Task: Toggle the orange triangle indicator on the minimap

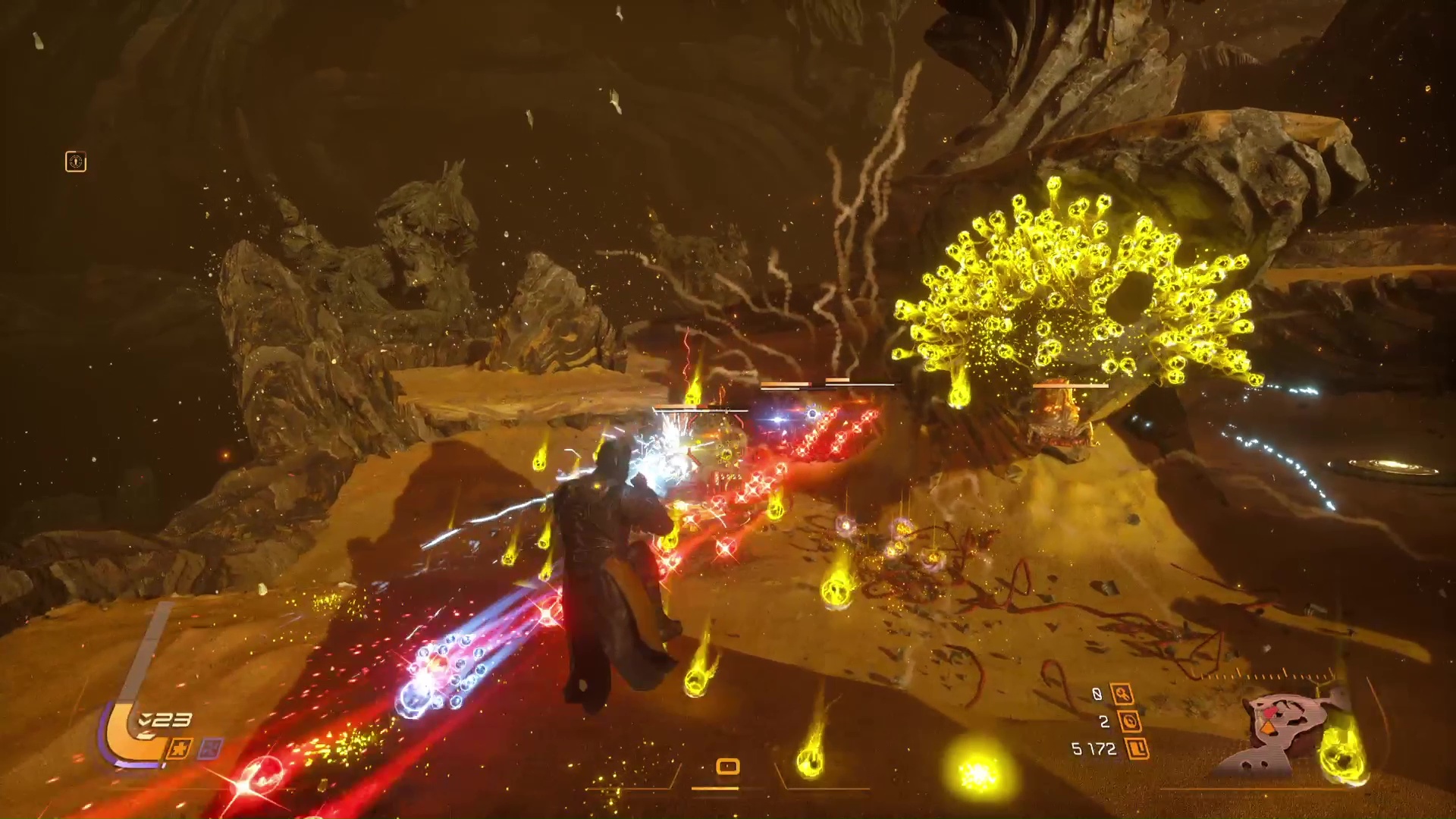Action: pyautogui.click(x=1268, y=728)
